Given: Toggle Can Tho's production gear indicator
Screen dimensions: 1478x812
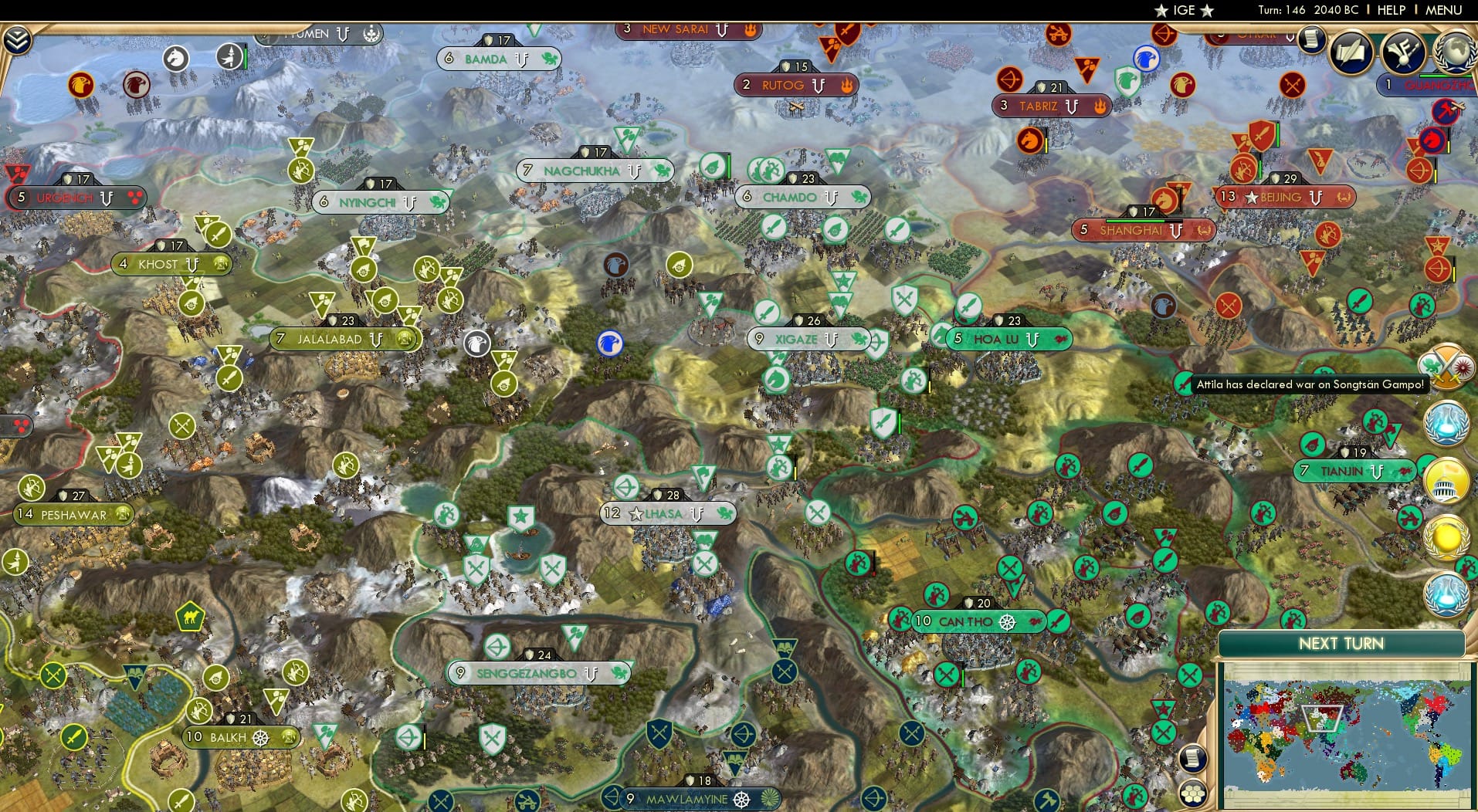Looking at the screenshot, I should pyautogui.click(x=1006, y=621).
